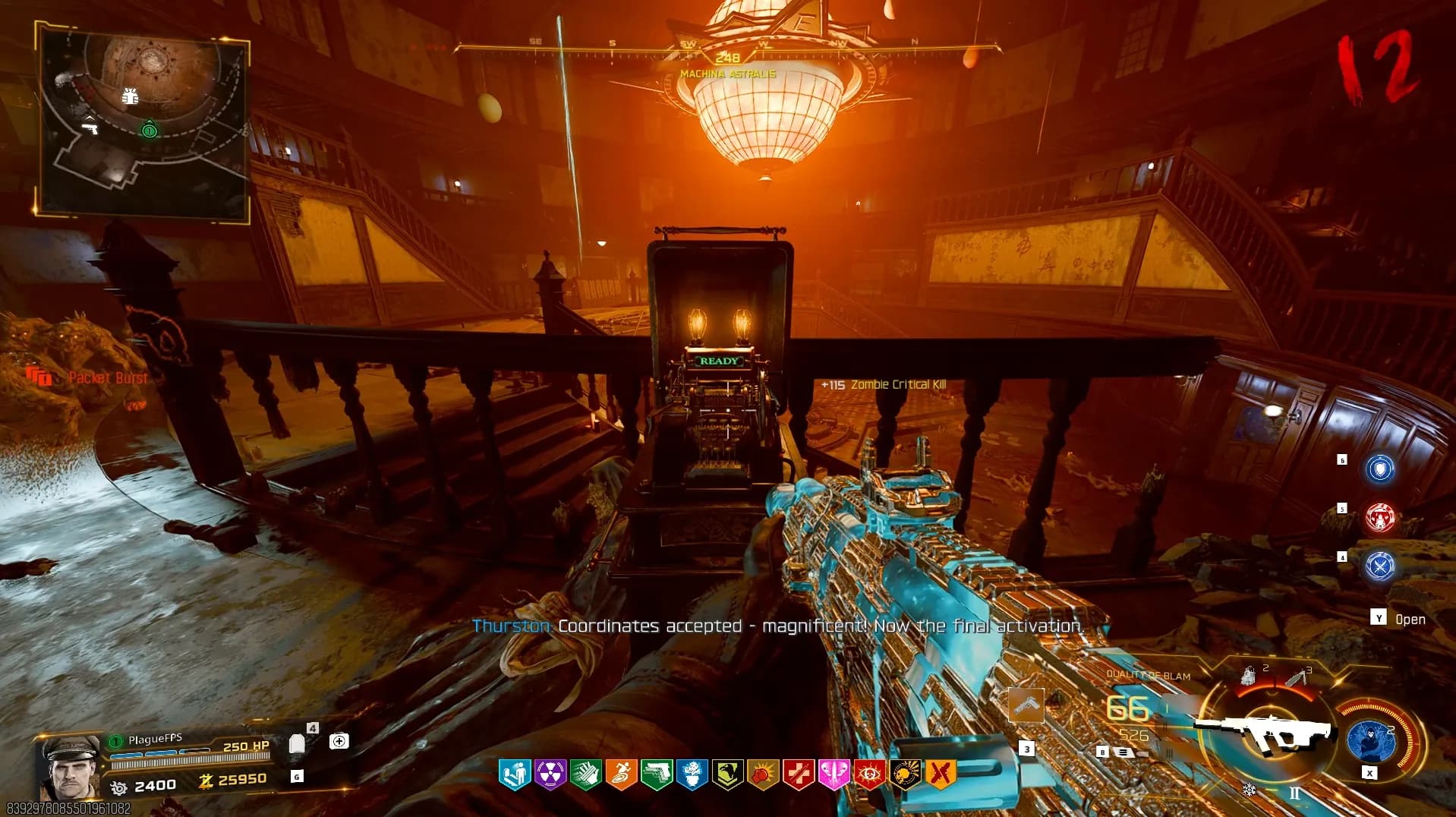Open the circular minimap
Image resolution: width=1456 pixels, height=817 pixels.
coord(144,120)
